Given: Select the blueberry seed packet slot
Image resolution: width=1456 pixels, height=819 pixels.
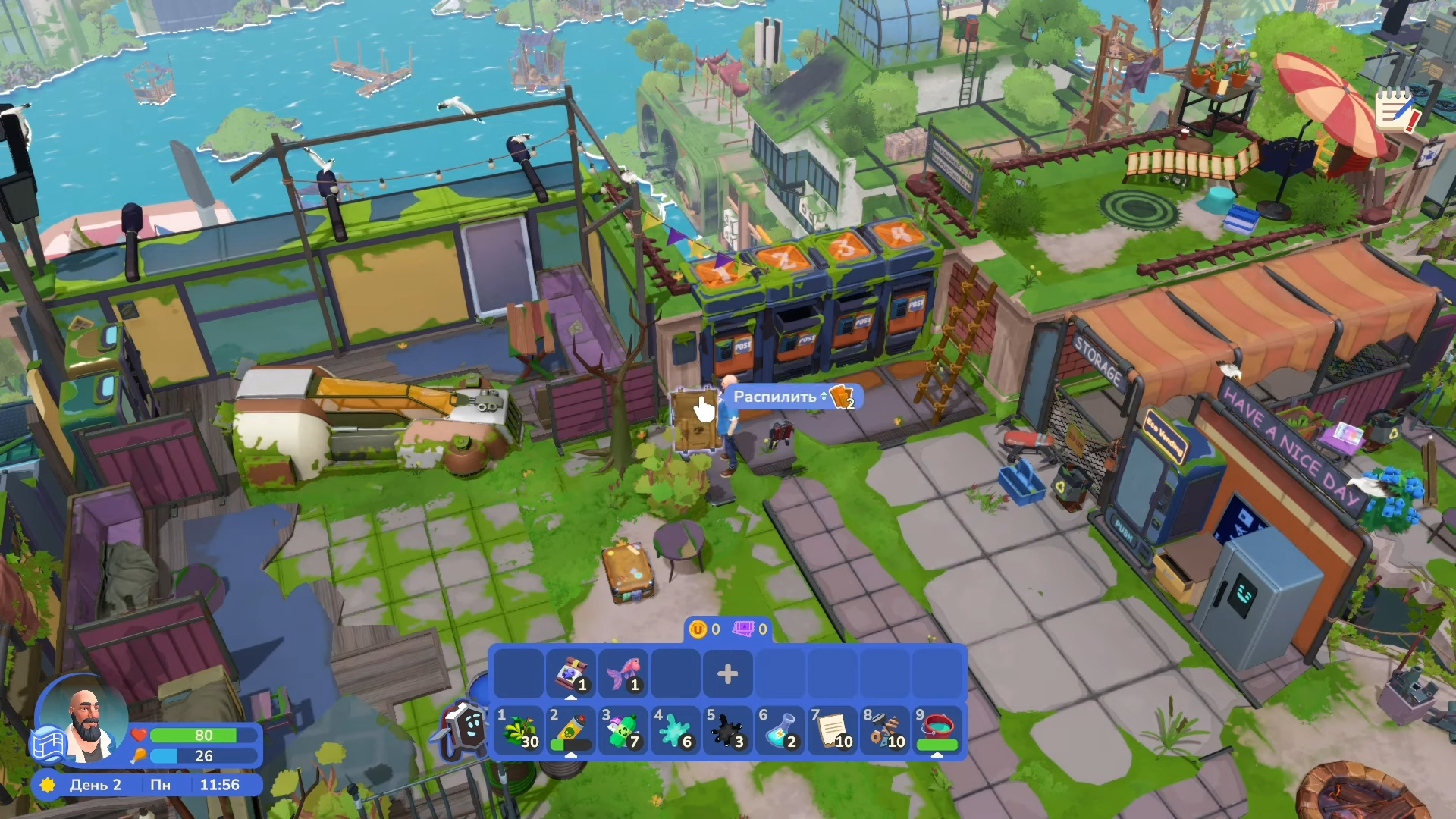Looking at the screenshot, I should 571,673.
